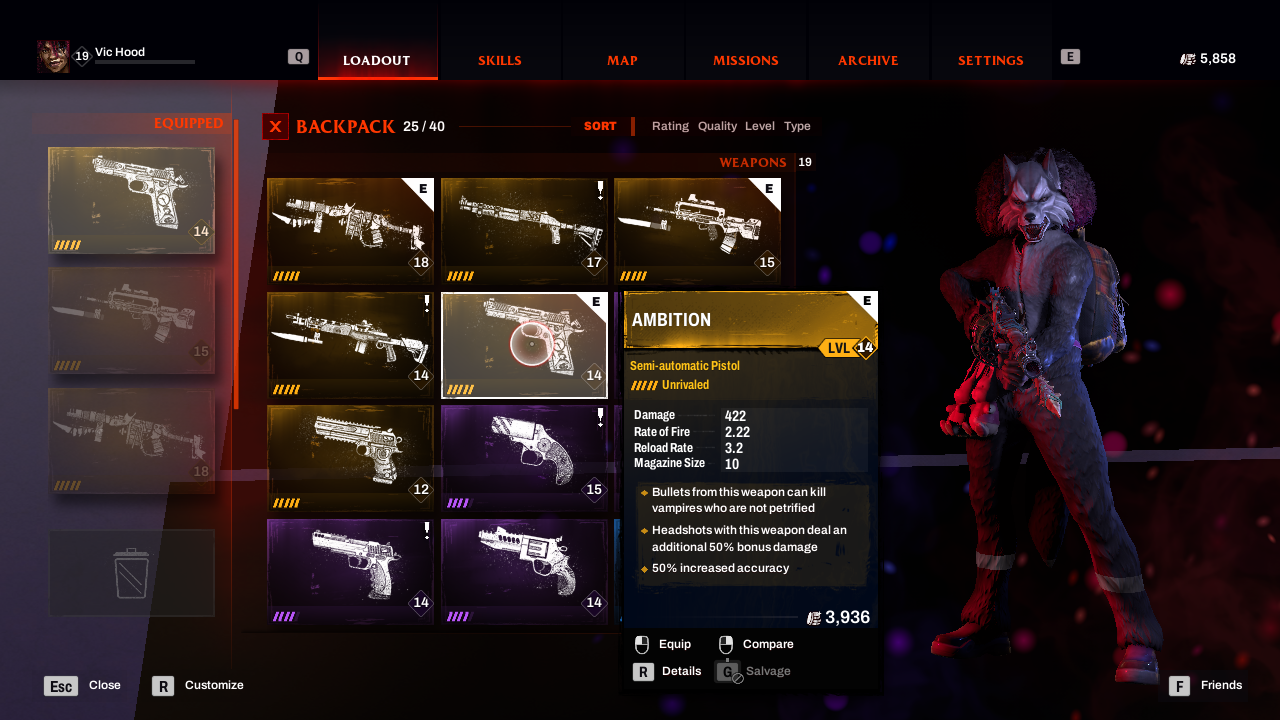Open the Map tab
The width and height of the screenshot is (1280, 720).
[x=622, y=60]
